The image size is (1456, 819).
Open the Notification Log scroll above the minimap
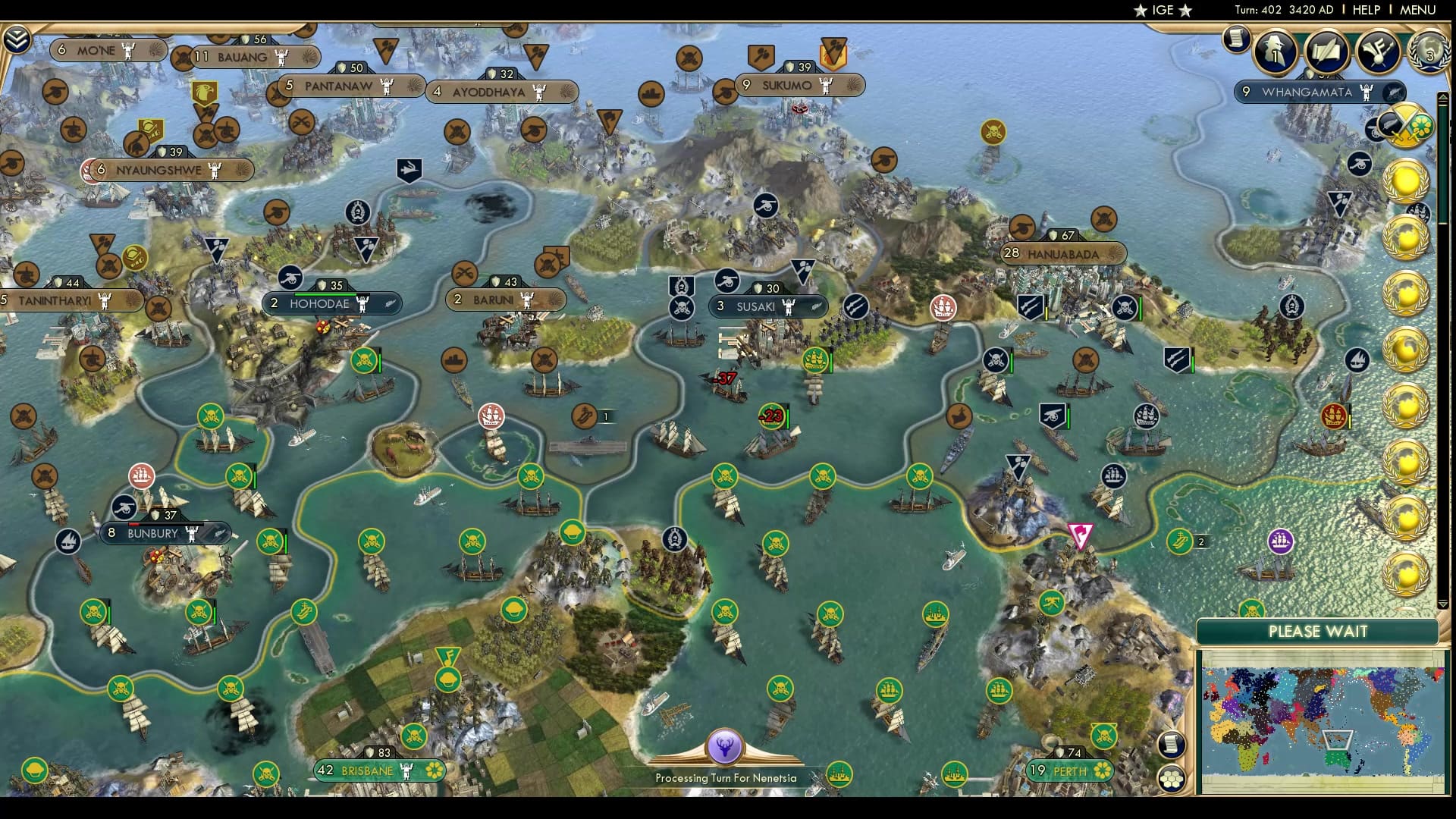pyautogui.click(x=1171, y=745)
